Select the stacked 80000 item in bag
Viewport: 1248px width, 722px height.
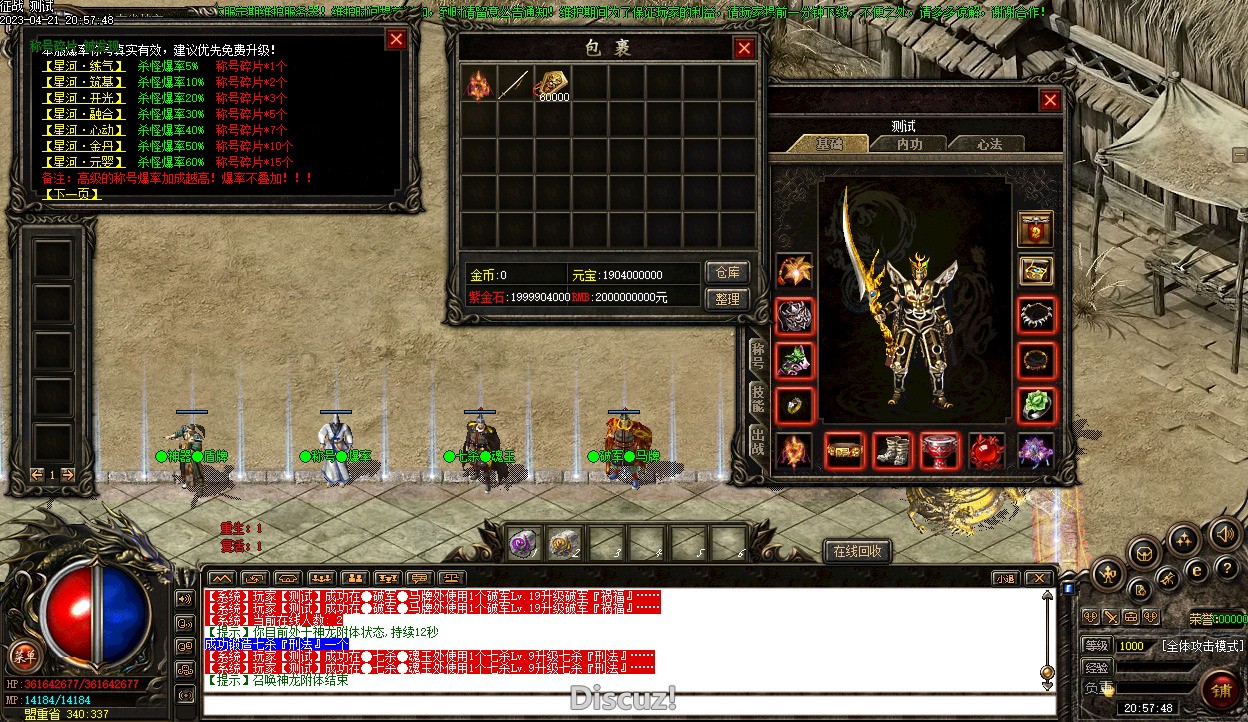point(551,84)
